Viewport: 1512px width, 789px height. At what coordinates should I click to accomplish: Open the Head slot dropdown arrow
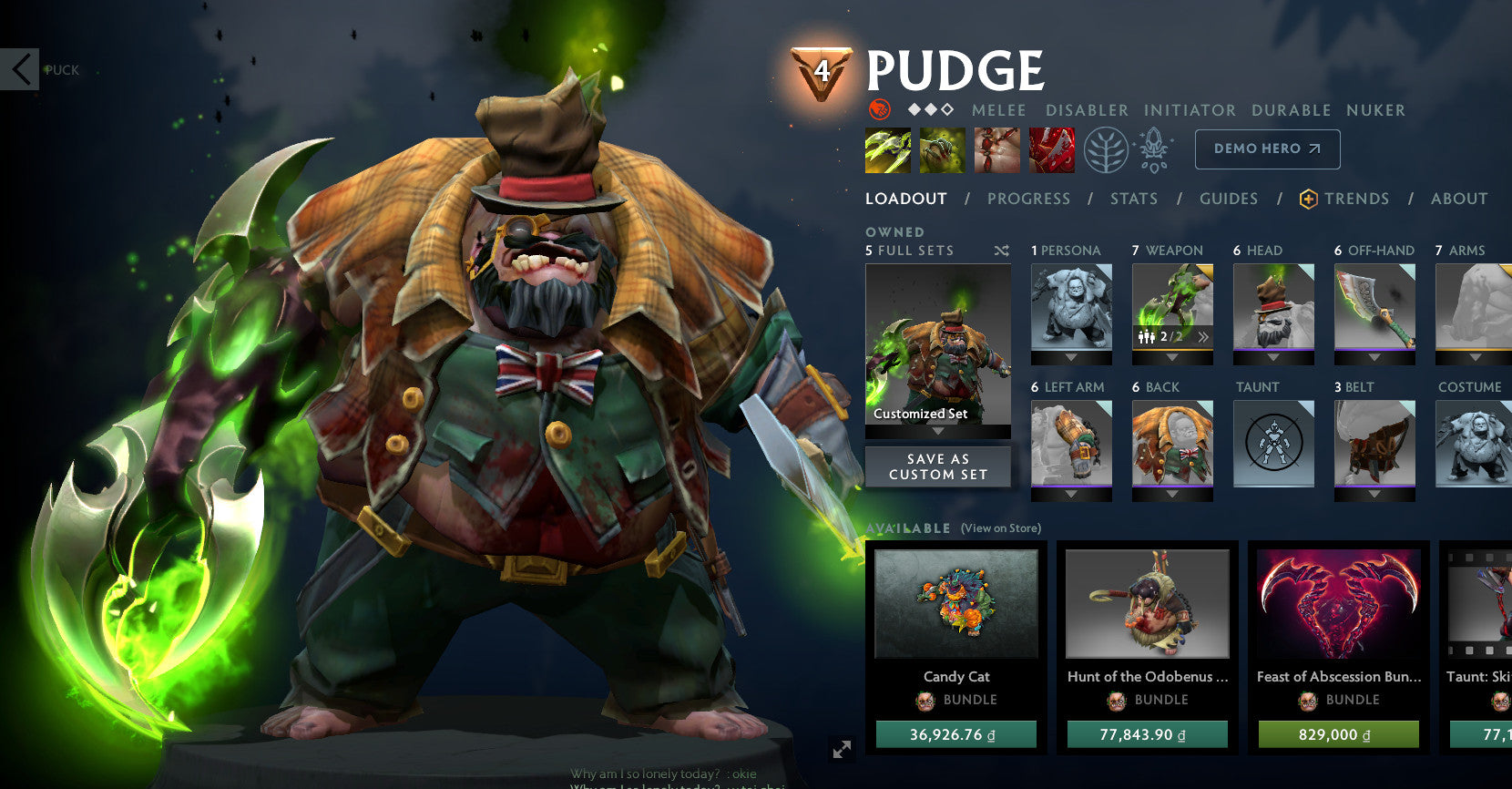coord(1273,356)
